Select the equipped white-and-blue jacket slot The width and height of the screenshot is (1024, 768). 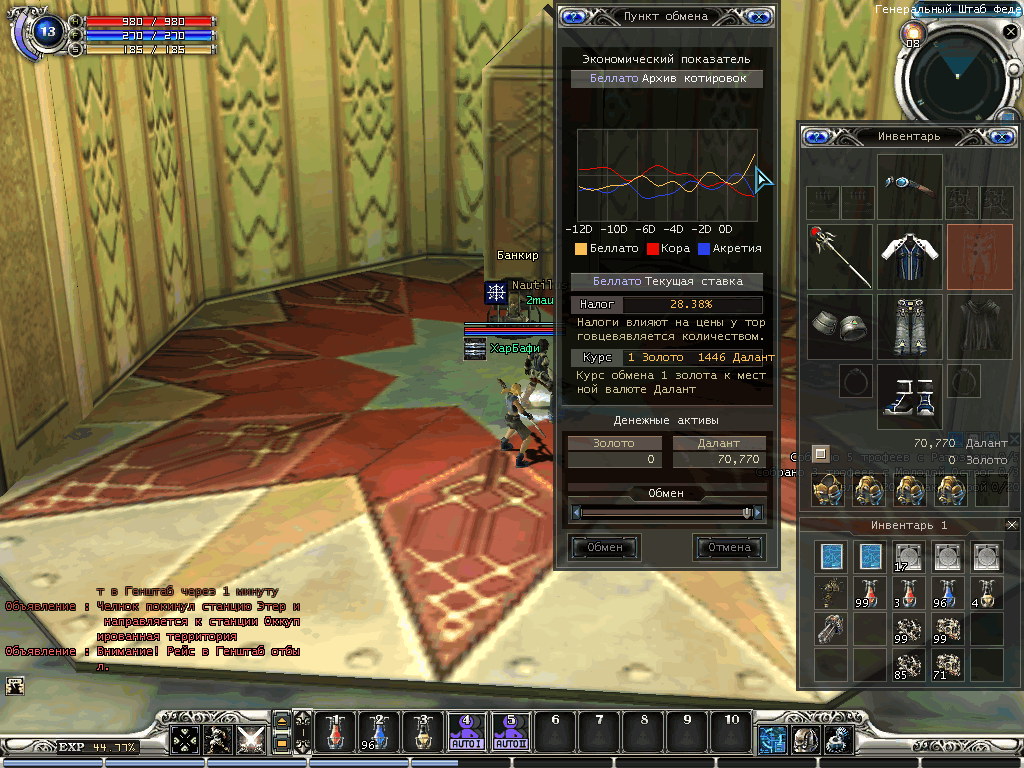(x=910, y=257)
